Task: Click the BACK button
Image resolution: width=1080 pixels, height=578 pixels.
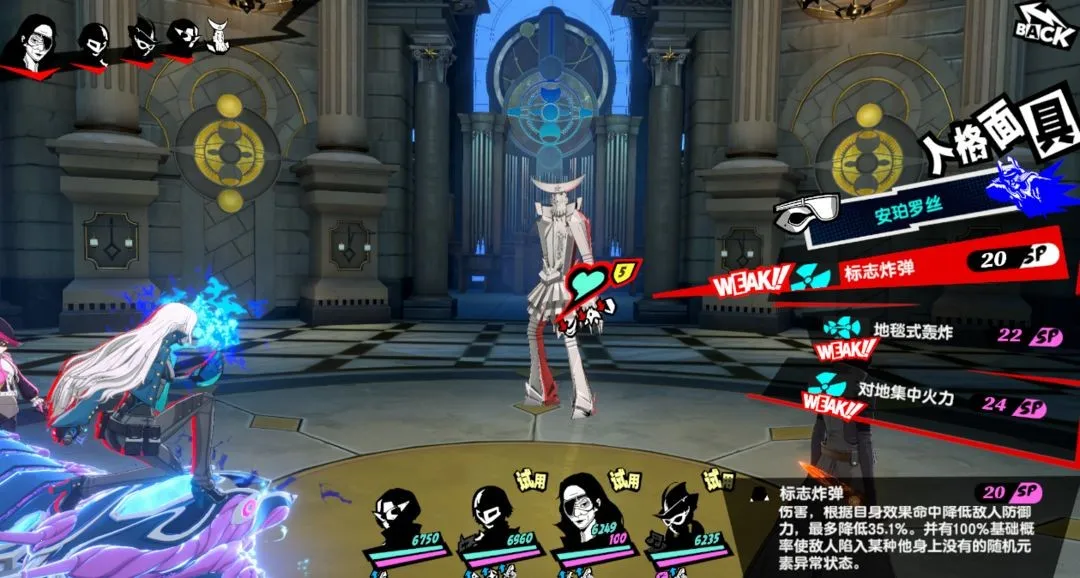Action: [1046, 24]
